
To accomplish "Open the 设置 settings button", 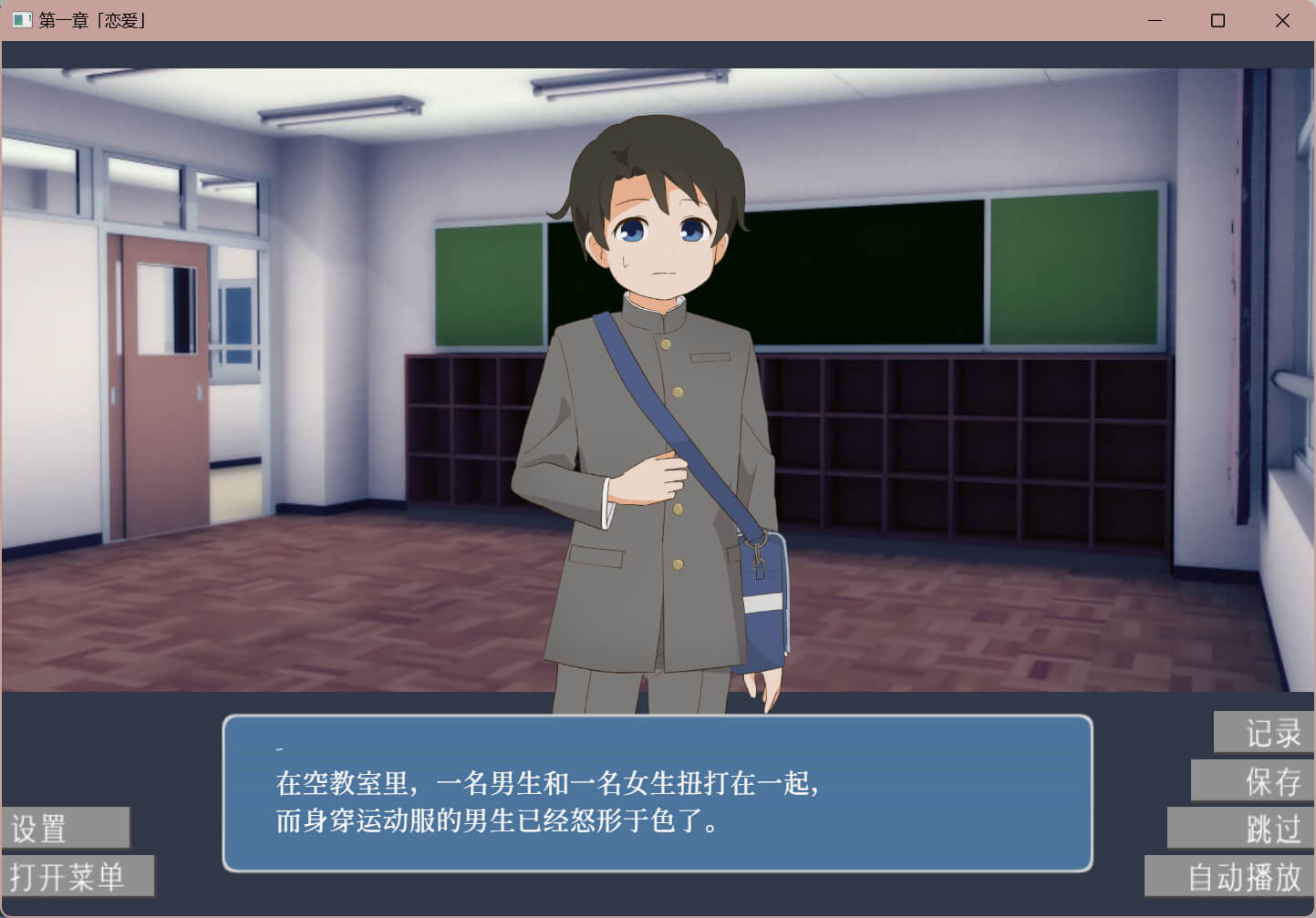I will 66,828.
